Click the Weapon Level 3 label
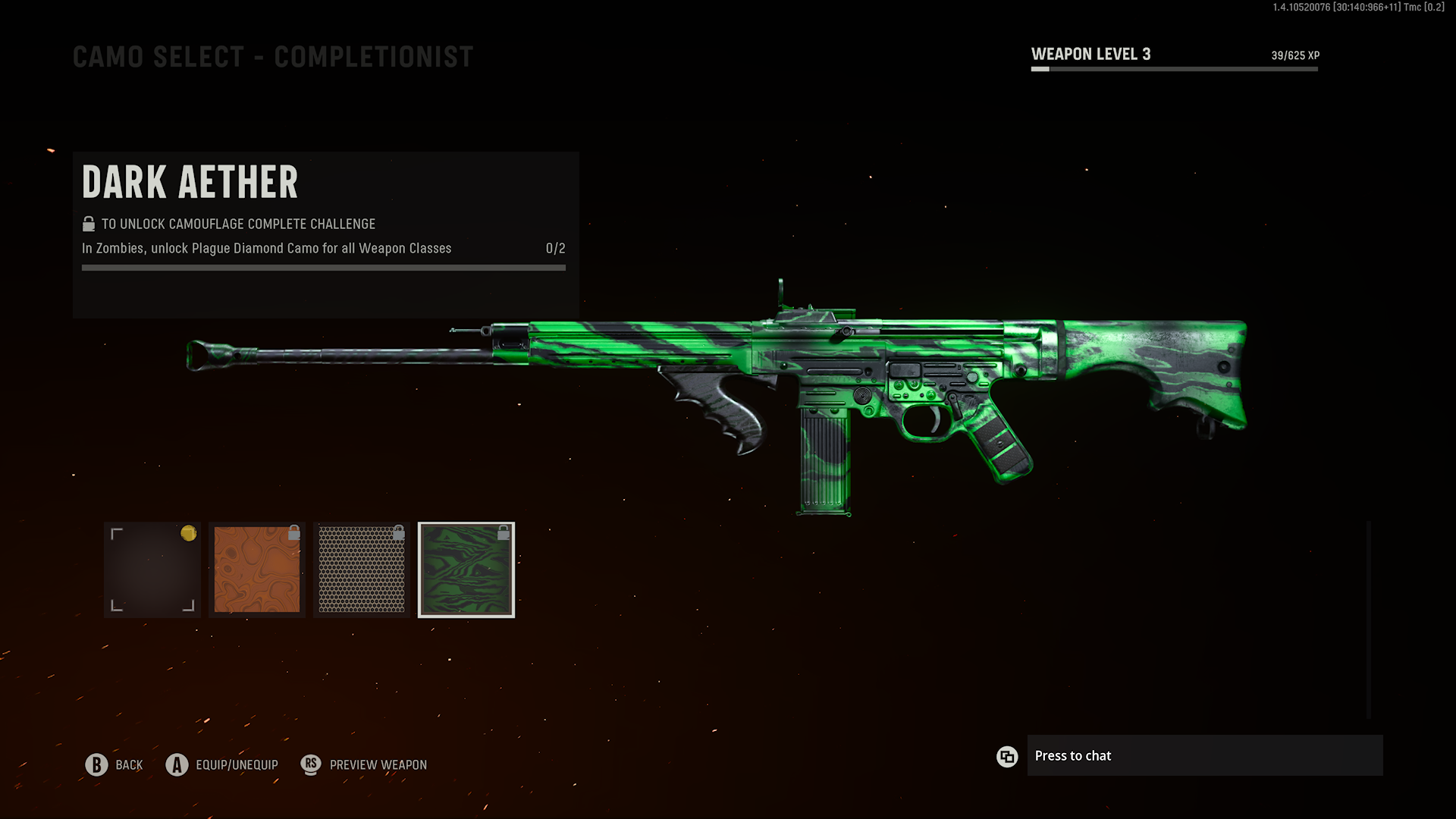The width and height of the screenshot is (1456, 819). (1090, 54)
